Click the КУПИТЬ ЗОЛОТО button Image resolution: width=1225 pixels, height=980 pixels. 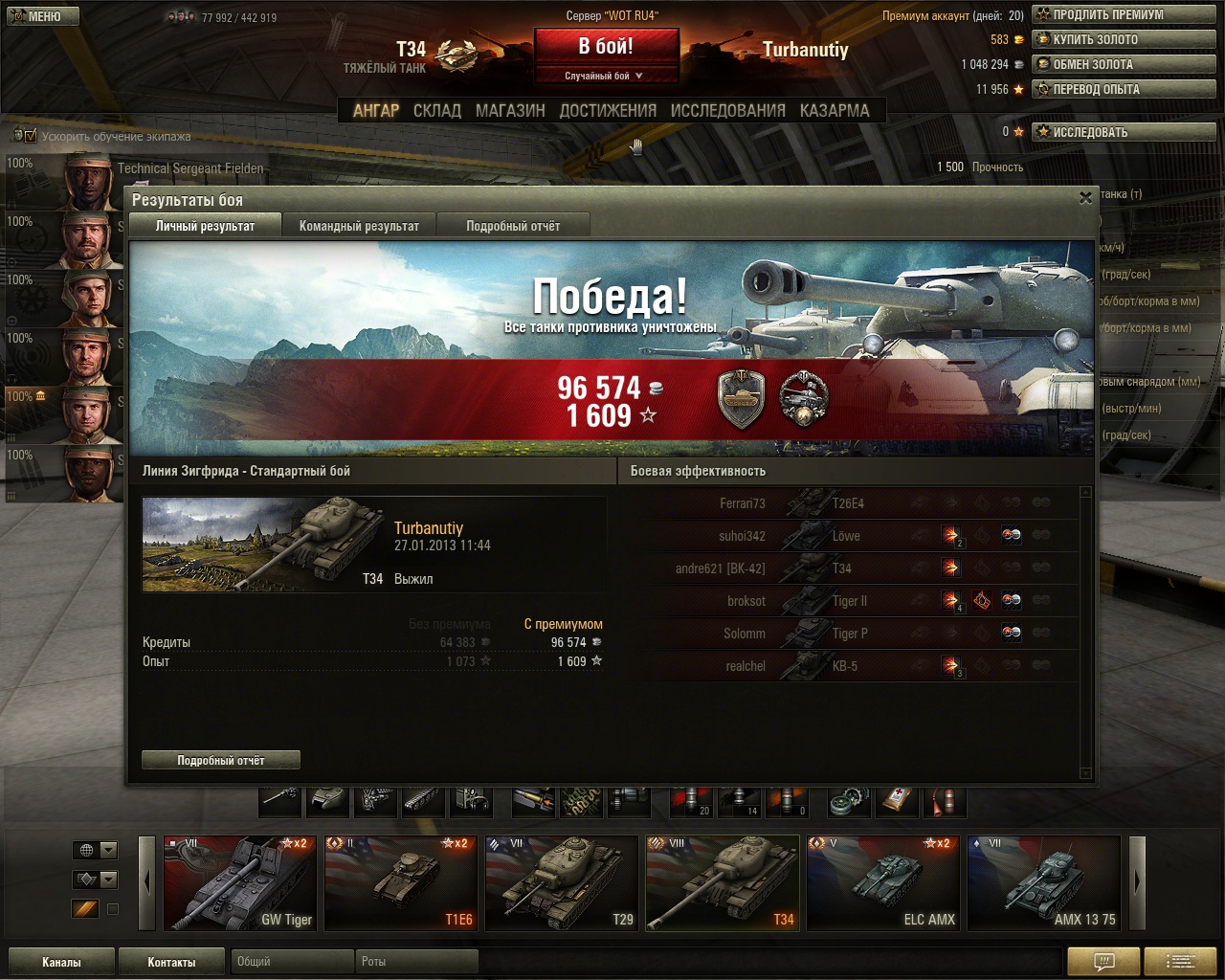tap(1124, 40)
